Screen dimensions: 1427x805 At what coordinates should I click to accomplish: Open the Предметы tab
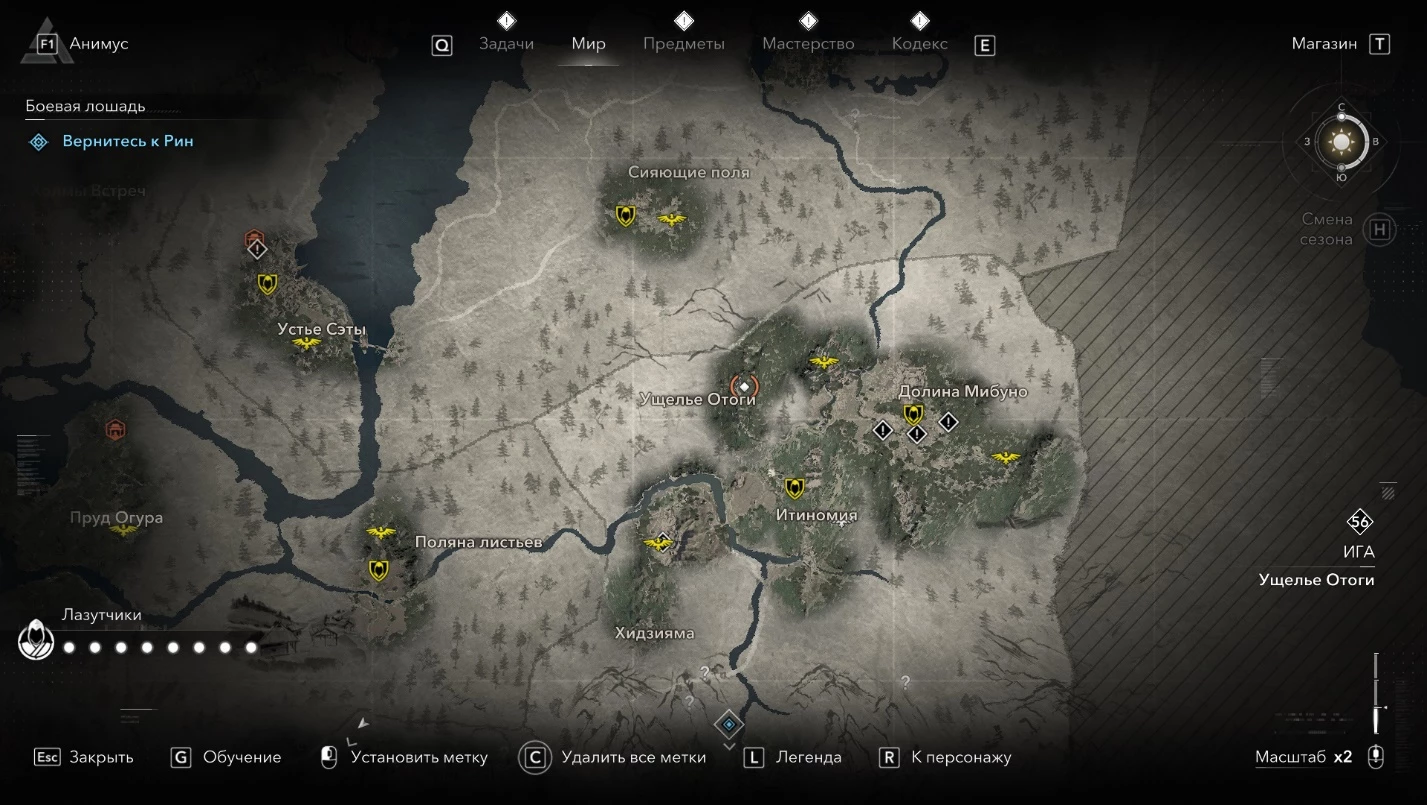684,44
